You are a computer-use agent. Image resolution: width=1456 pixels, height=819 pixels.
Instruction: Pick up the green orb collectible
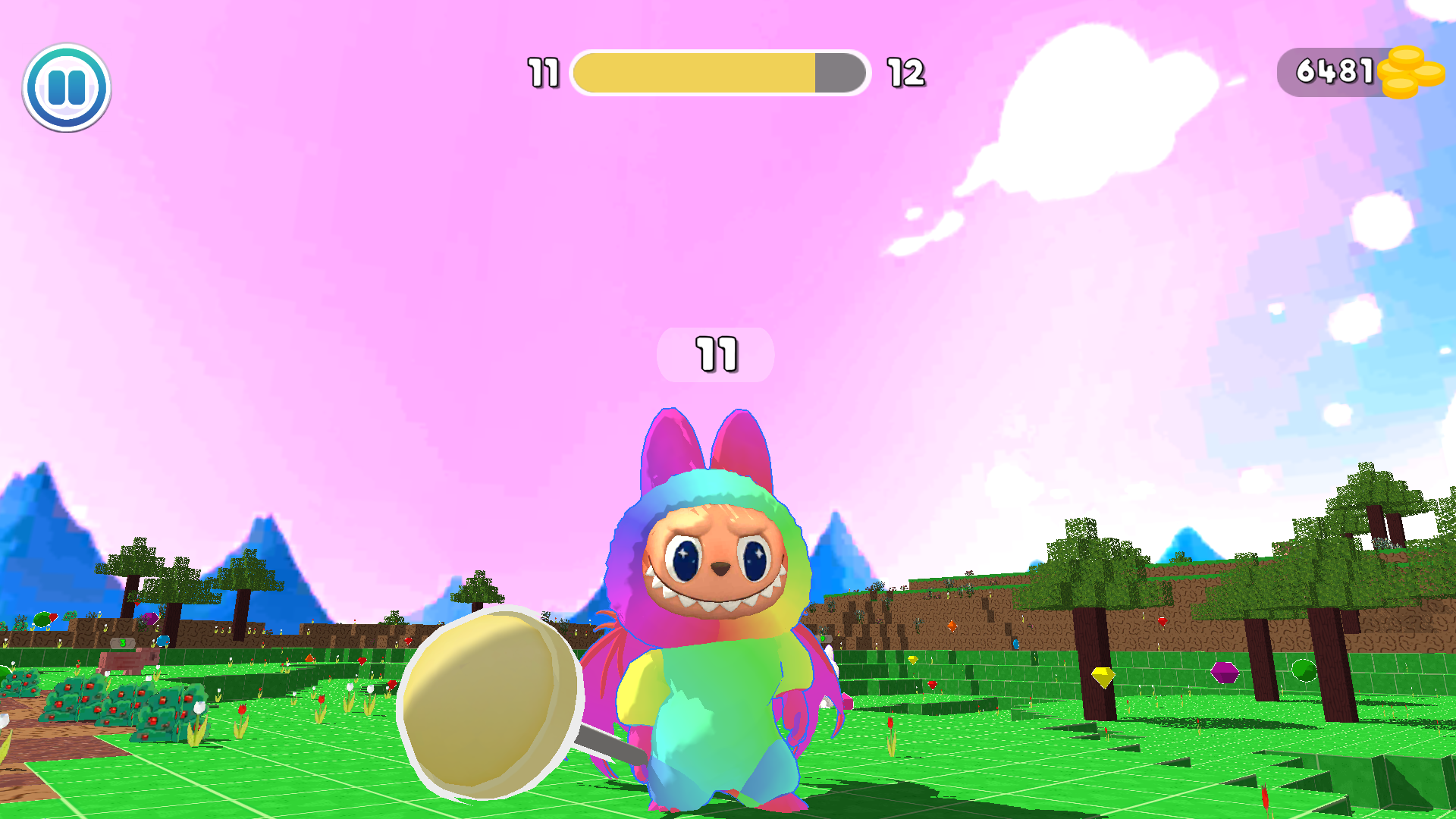[1304, 670]
